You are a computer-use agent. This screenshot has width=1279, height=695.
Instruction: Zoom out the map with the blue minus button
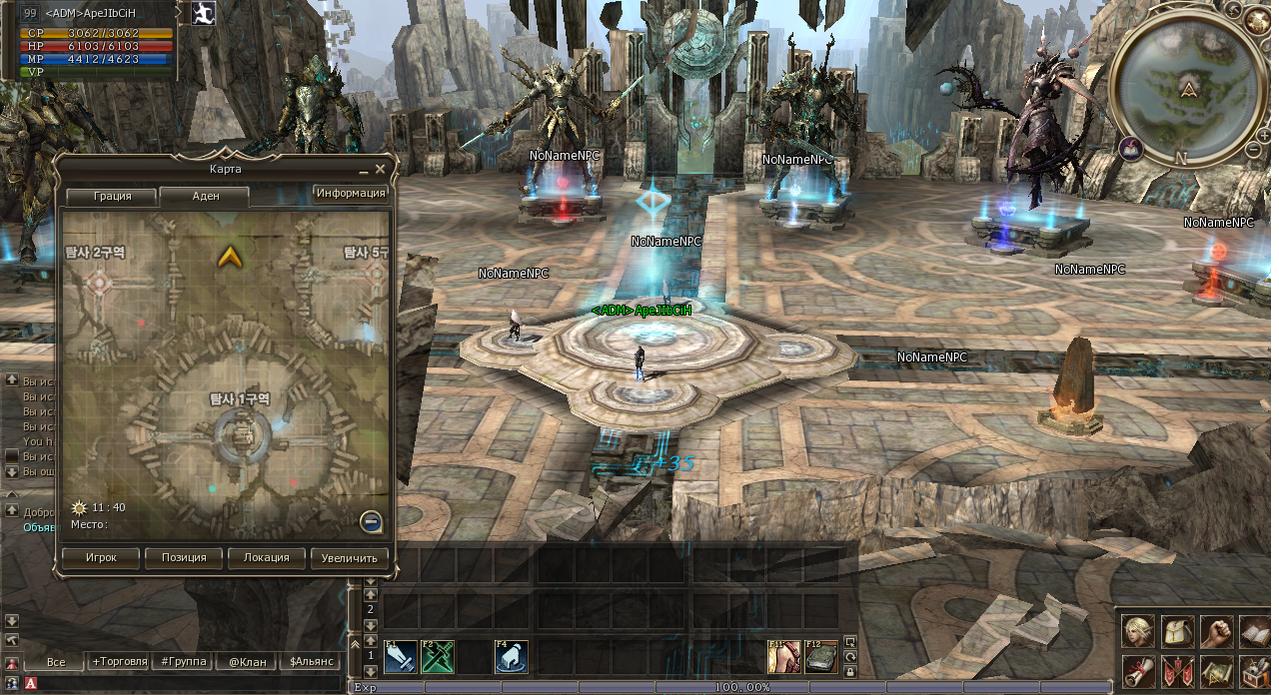(371, 521)
